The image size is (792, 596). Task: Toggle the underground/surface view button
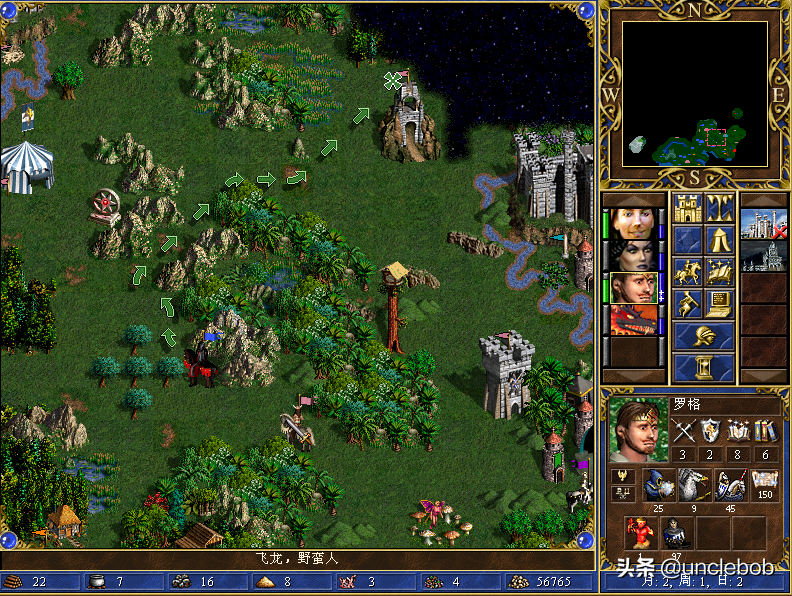coord(720,209)
